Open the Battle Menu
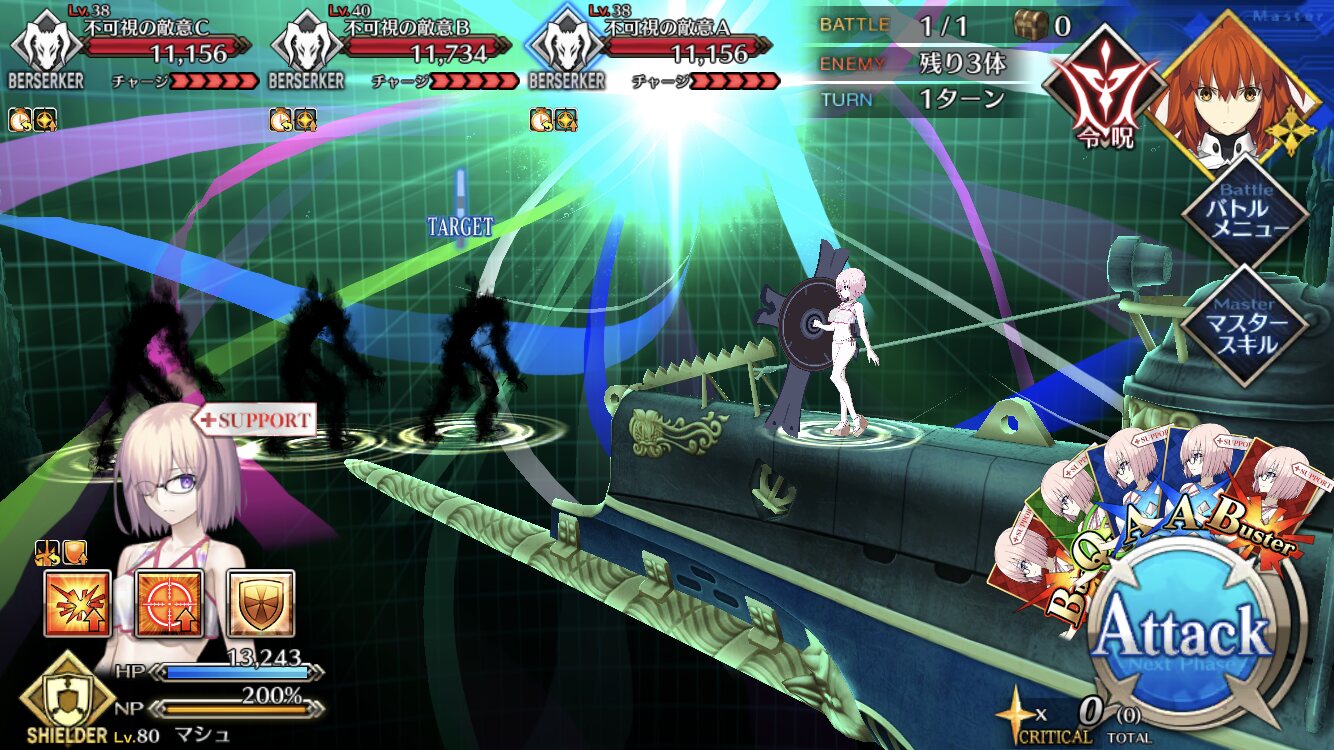 [x=1245, y=210]
